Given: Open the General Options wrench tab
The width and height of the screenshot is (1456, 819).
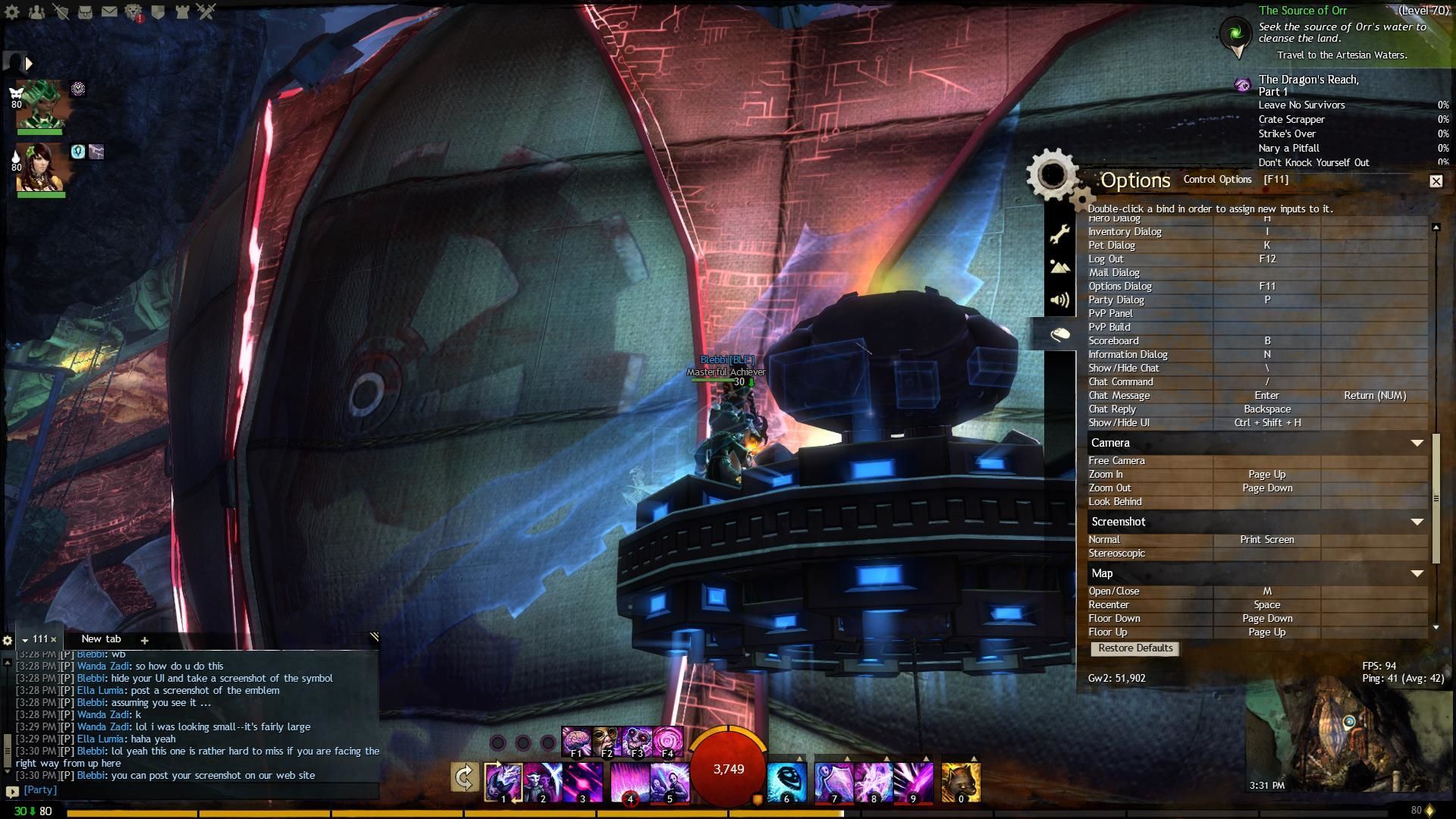Looking at the screenshot, I should [x=1059, y=234].
